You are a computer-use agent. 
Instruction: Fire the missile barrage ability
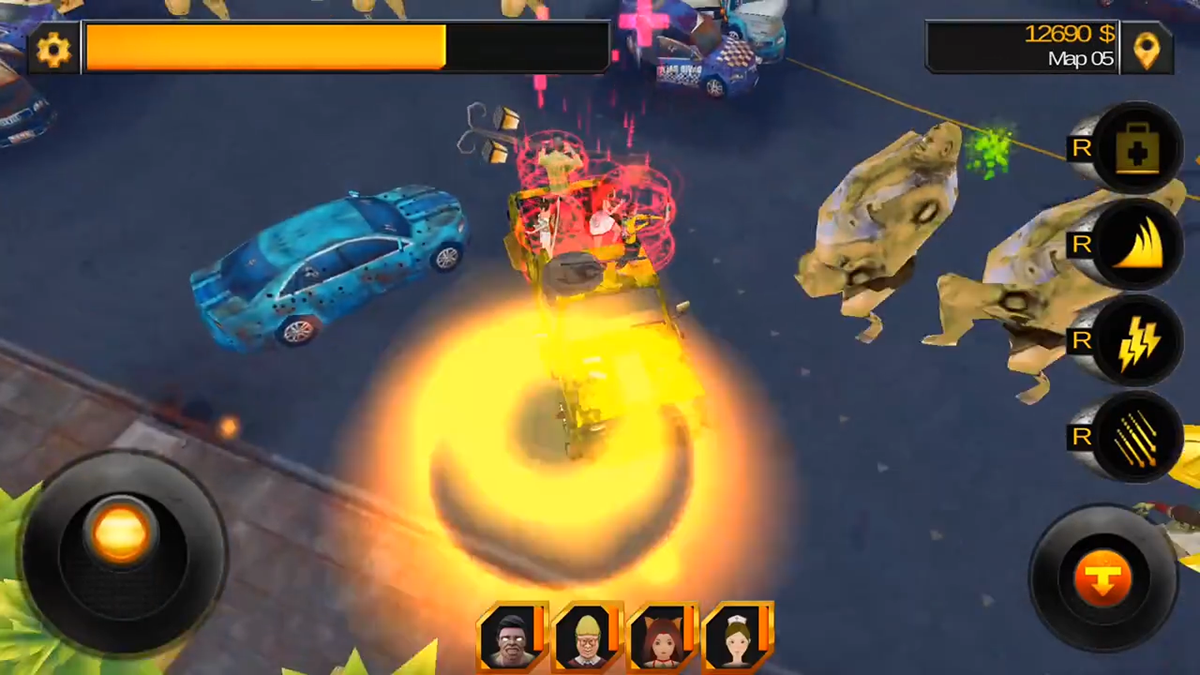pyautogui.click(x=1136, y=437)
